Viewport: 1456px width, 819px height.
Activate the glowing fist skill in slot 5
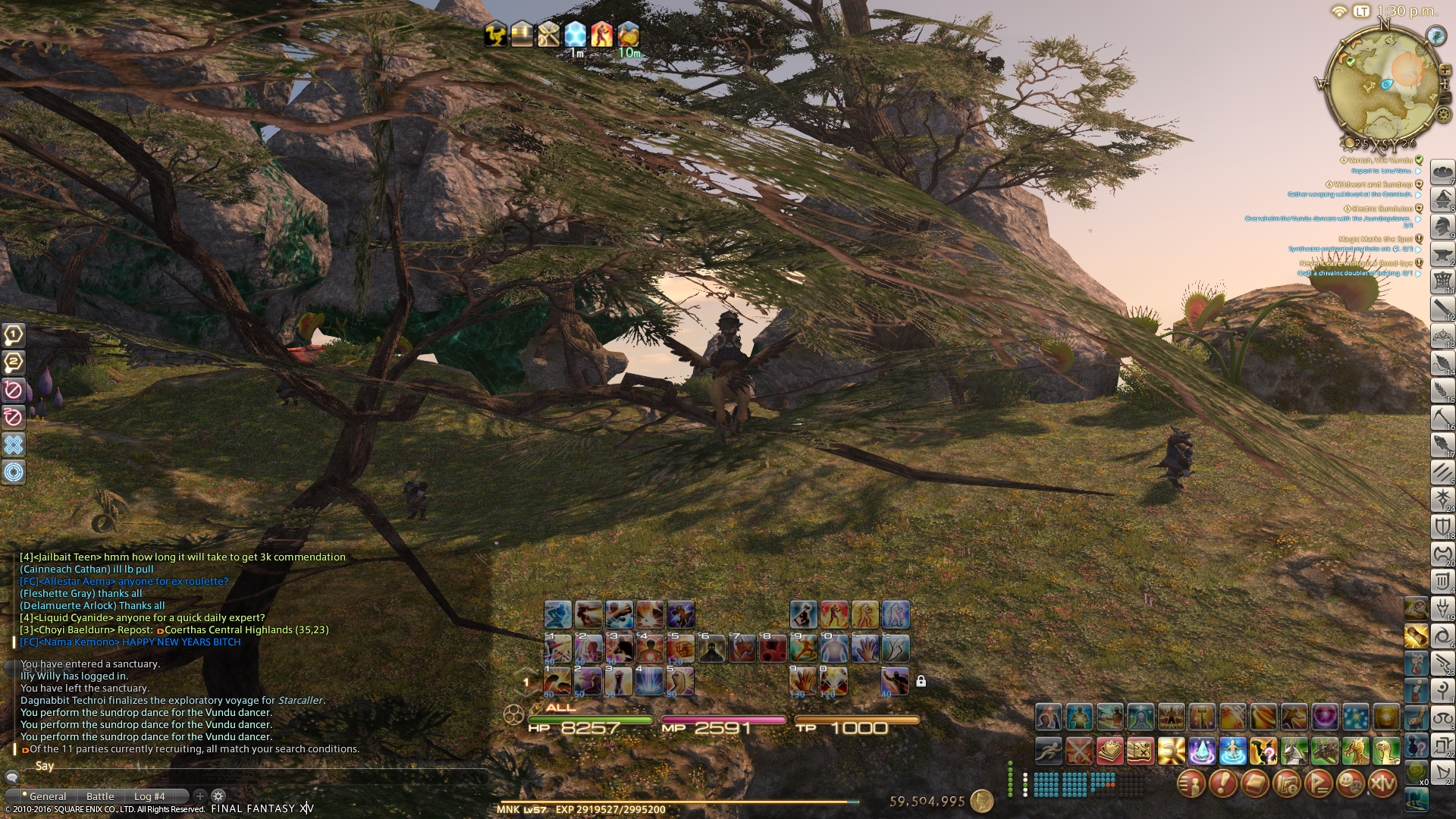(680, 649)
